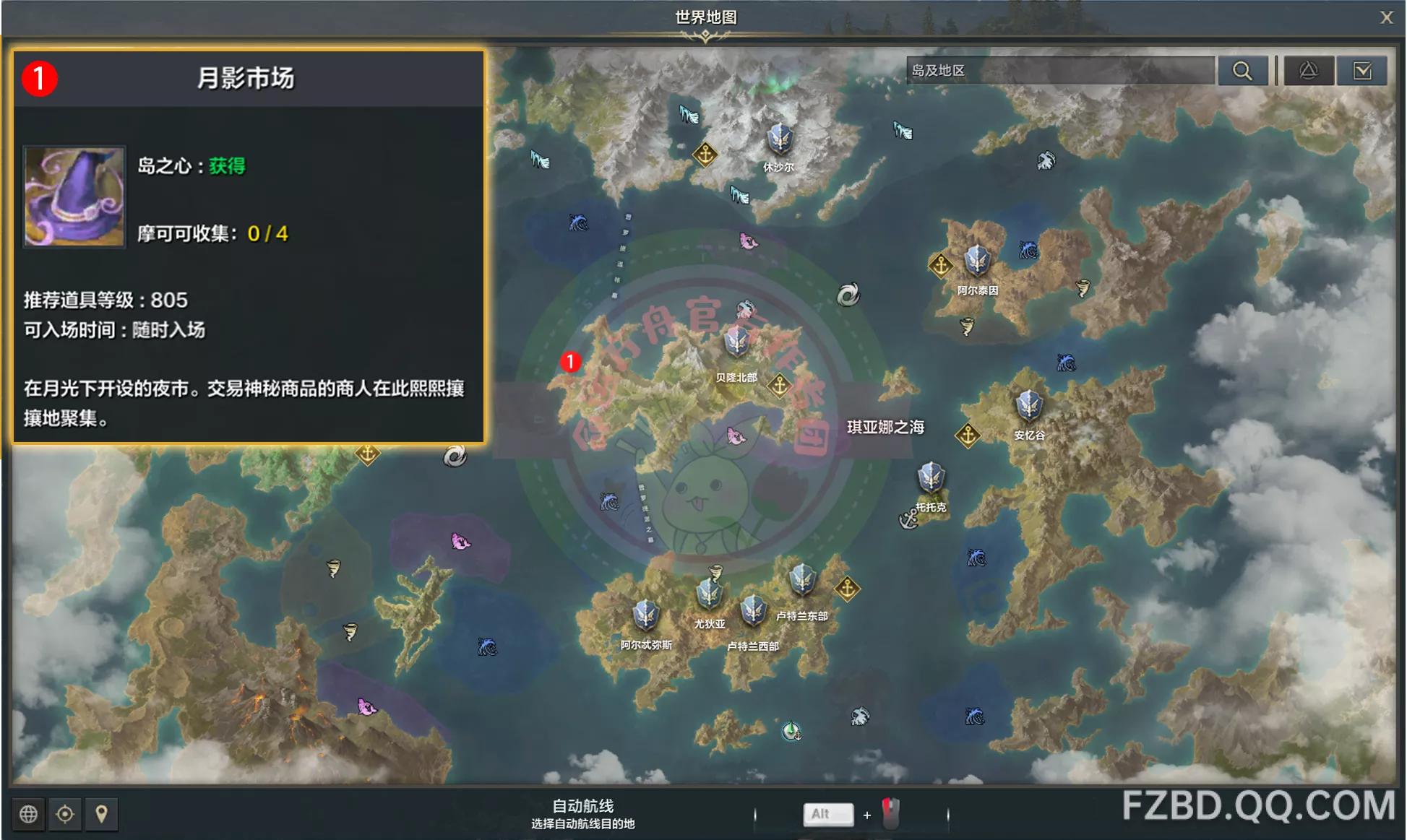Open the checkmark filter button
The width and height of the screenshot is (1407, 840).
pyautogui.click(x=1361, y=71)
